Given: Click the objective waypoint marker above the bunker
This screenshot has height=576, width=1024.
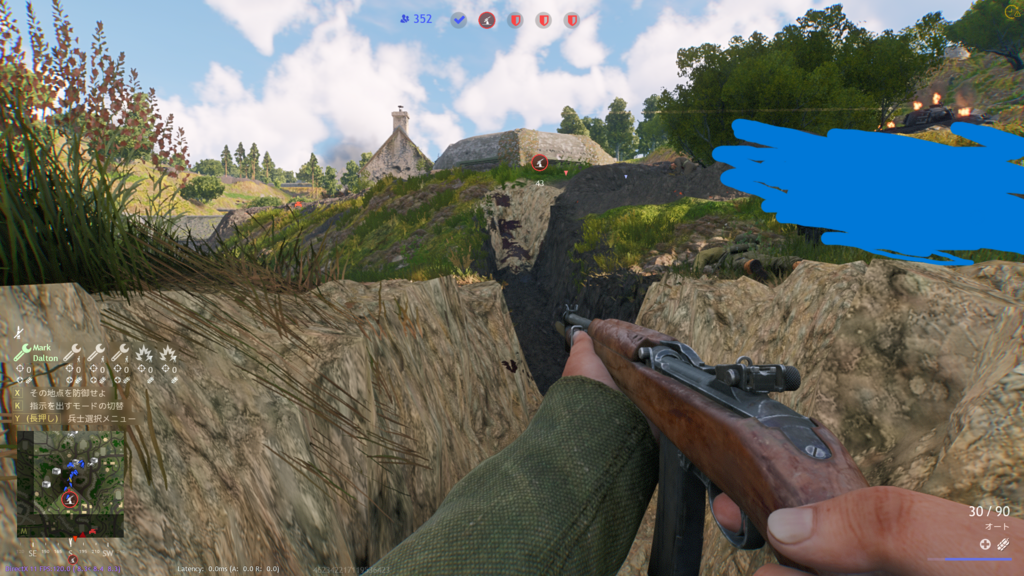Looking at the screenshot, I should click(x=539, y=162).
